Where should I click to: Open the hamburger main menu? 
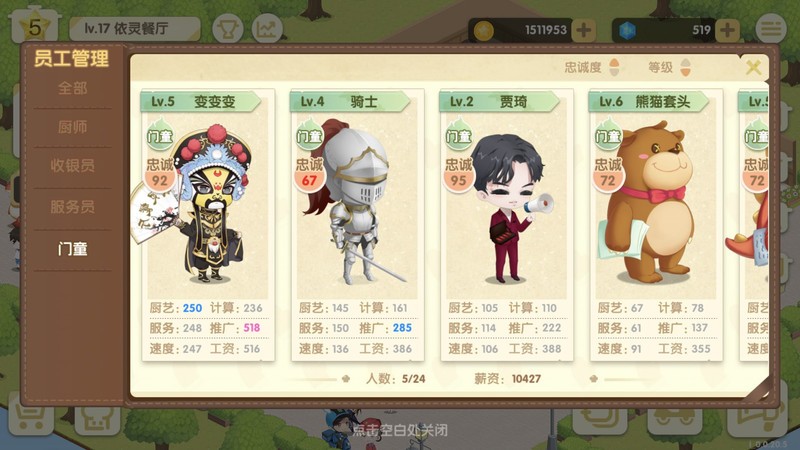click(x=770, y=29)
